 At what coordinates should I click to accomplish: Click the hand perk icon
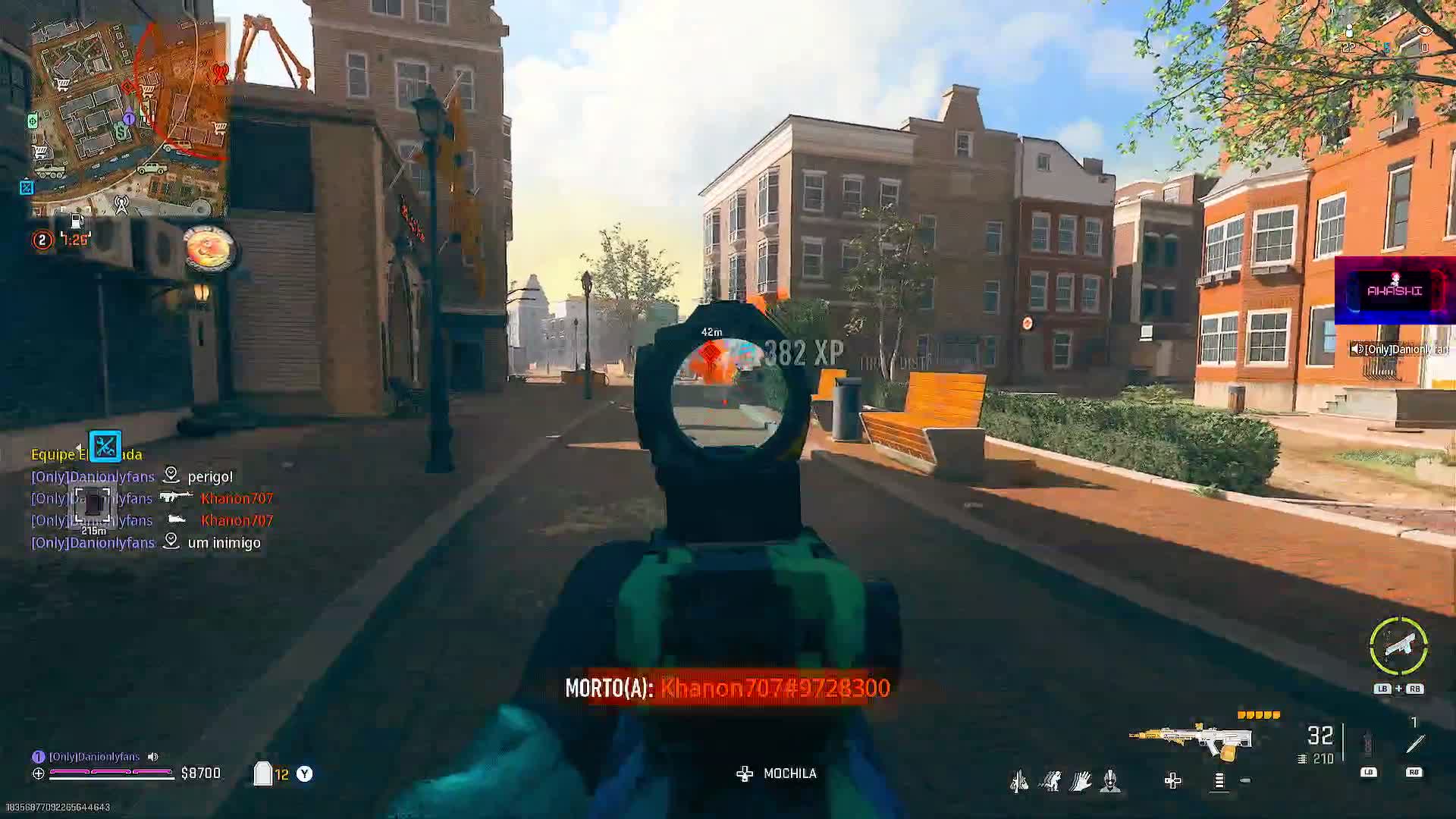(1081, 780)
